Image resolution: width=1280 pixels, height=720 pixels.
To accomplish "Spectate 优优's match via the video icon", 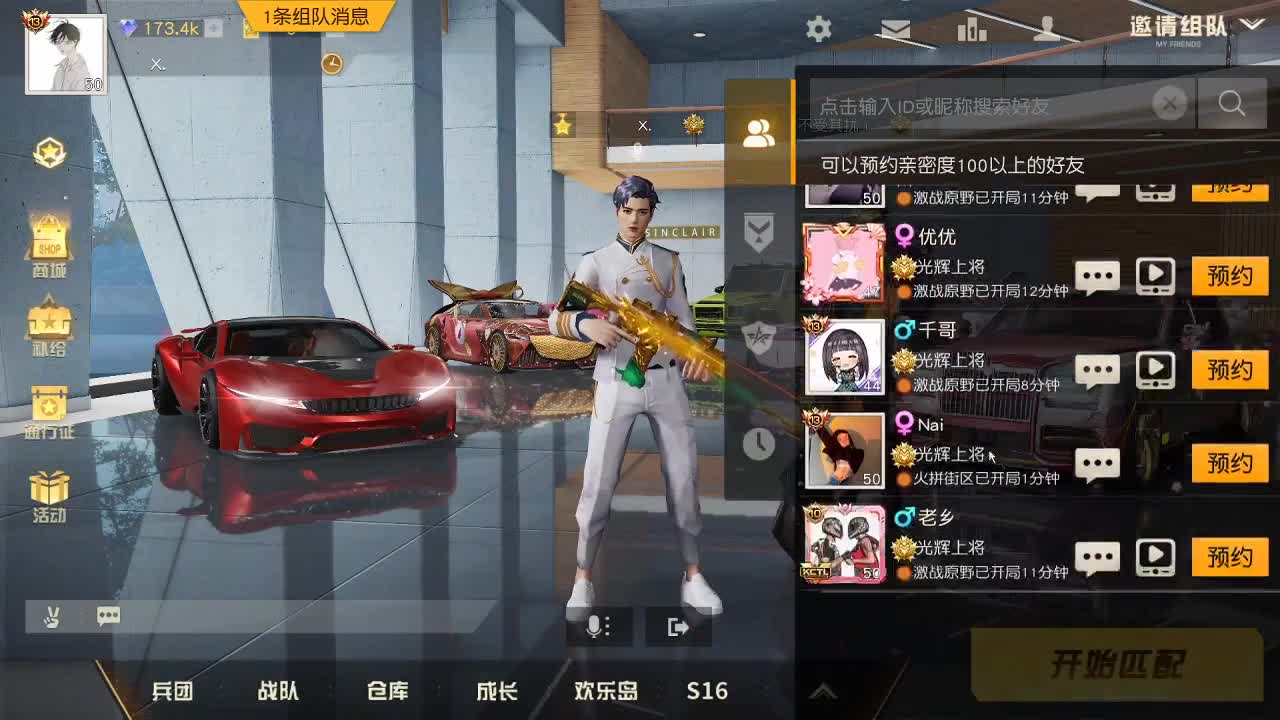I will (1156, 276).
